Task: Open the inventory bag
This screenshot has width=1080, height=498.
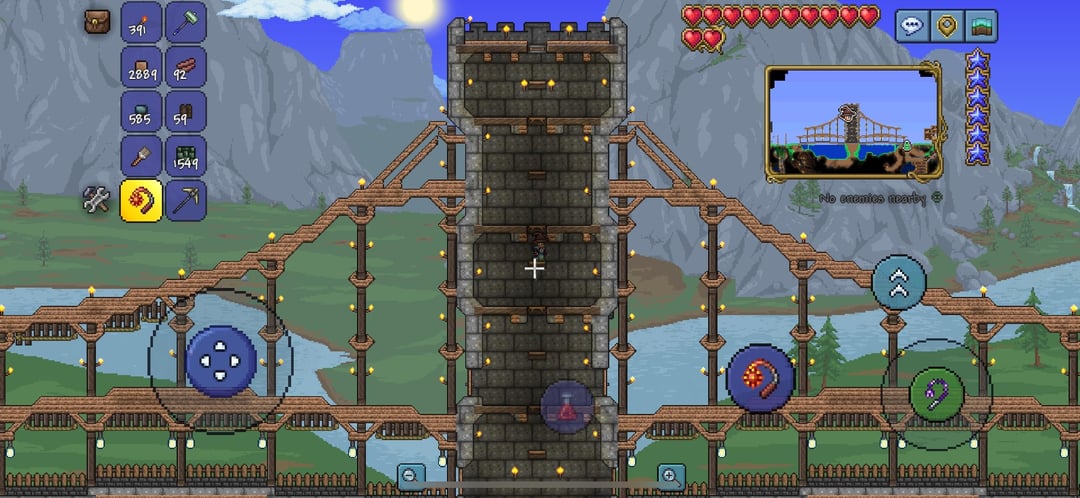Action: point(98,22)
